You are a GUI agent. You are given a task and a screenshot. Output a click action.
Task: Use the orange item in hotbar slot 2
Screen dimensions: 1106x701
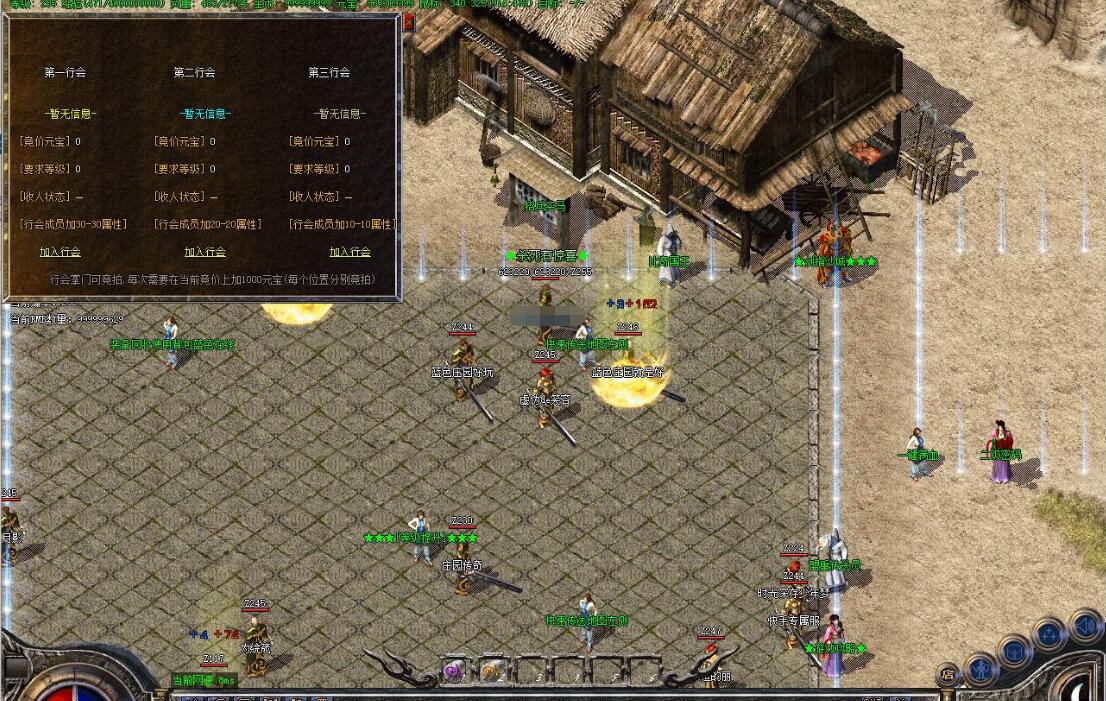tap(491, 672)
